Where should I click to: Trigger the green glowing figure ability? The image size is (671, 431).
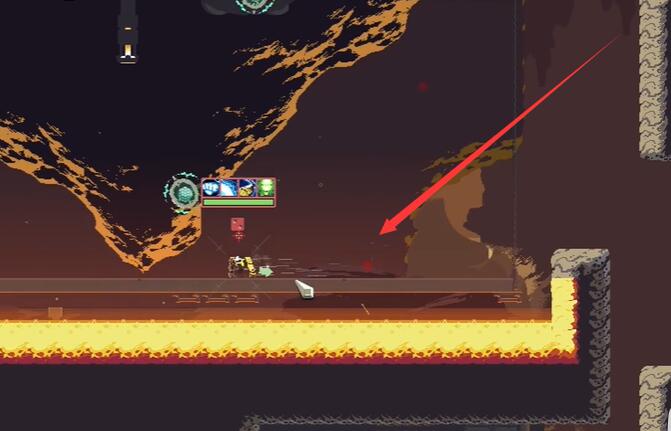(265, 187)
